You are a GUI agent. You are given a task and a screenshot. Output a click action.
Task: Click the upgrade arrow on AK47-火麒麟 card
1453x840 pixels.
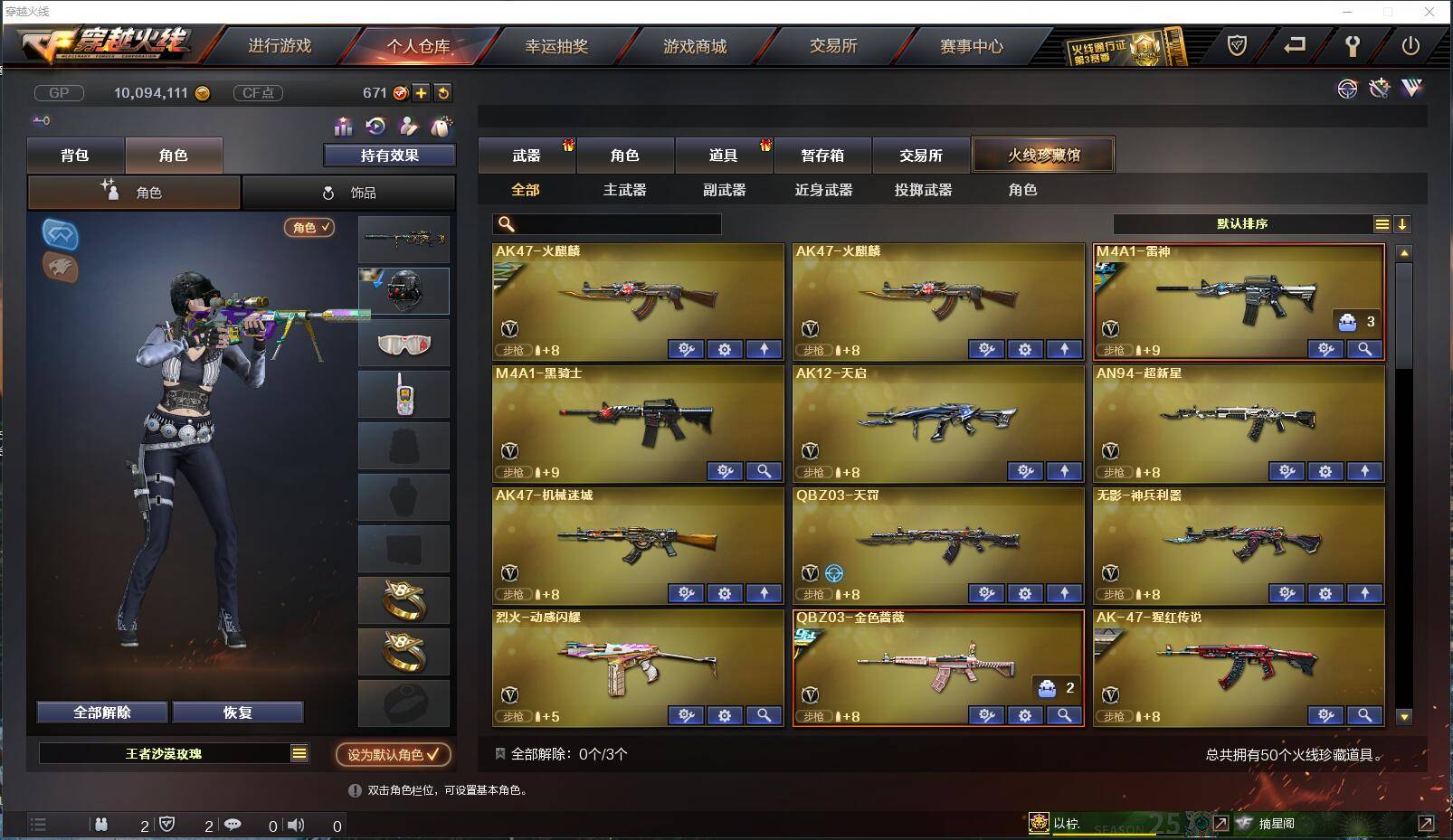point(763,349)
